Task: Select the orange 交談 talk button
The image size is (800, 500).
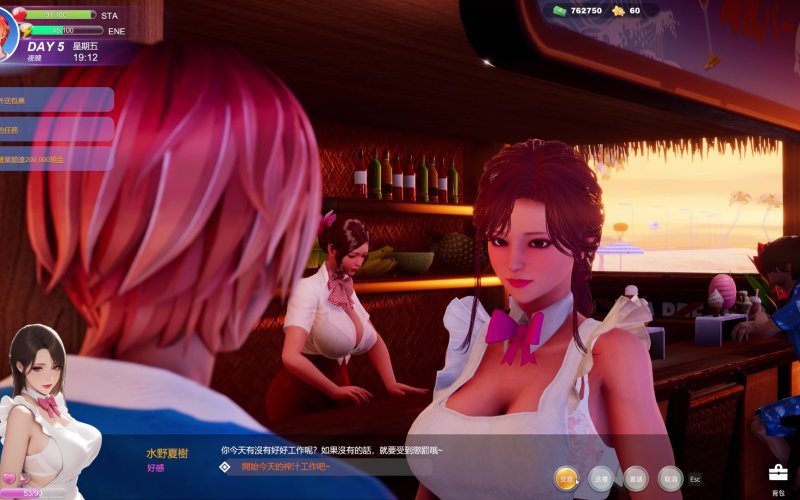Action: tap(567, 479)
